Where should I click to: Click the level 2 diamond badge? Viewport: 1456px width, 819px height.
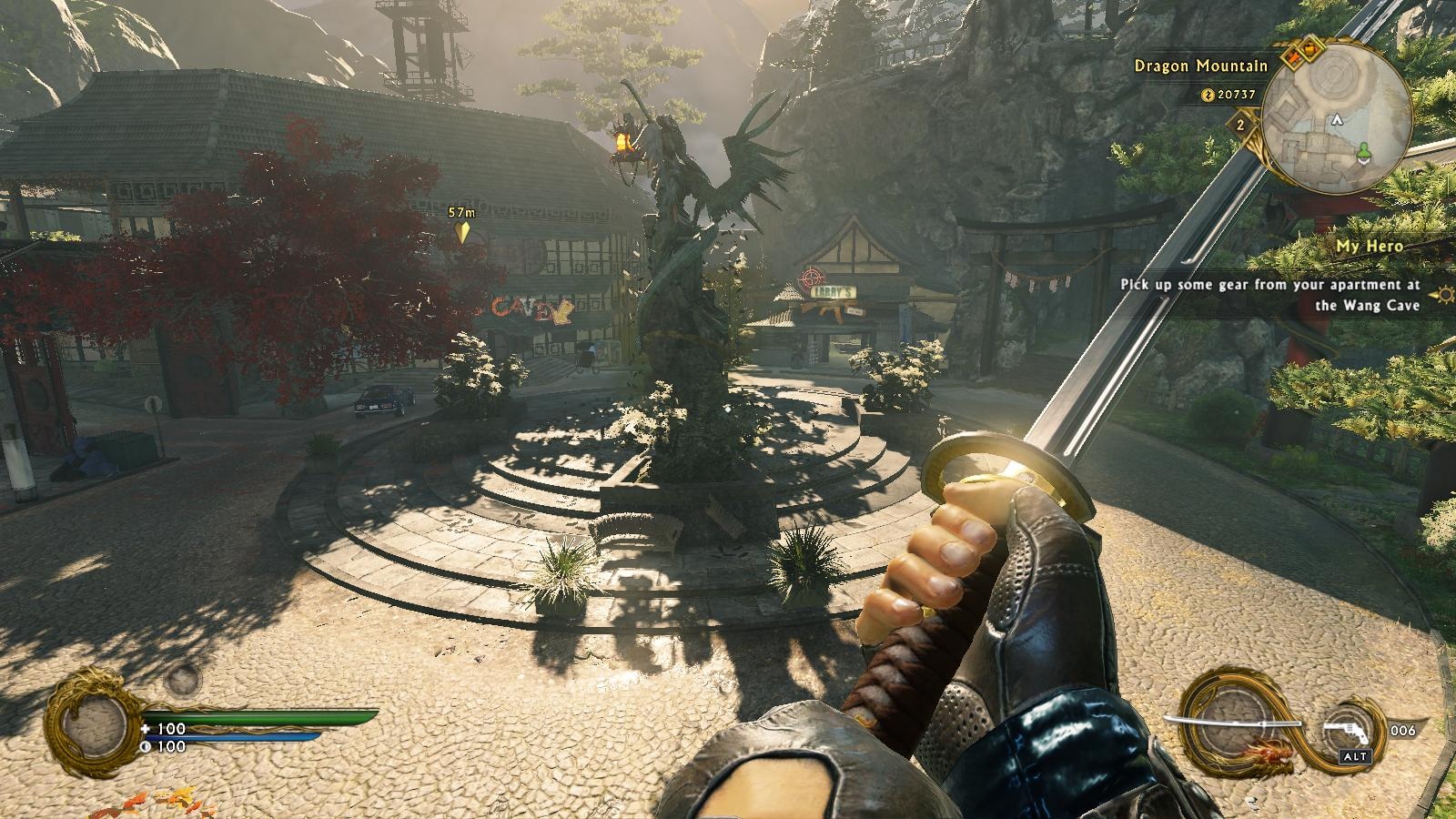(1240, 125)
